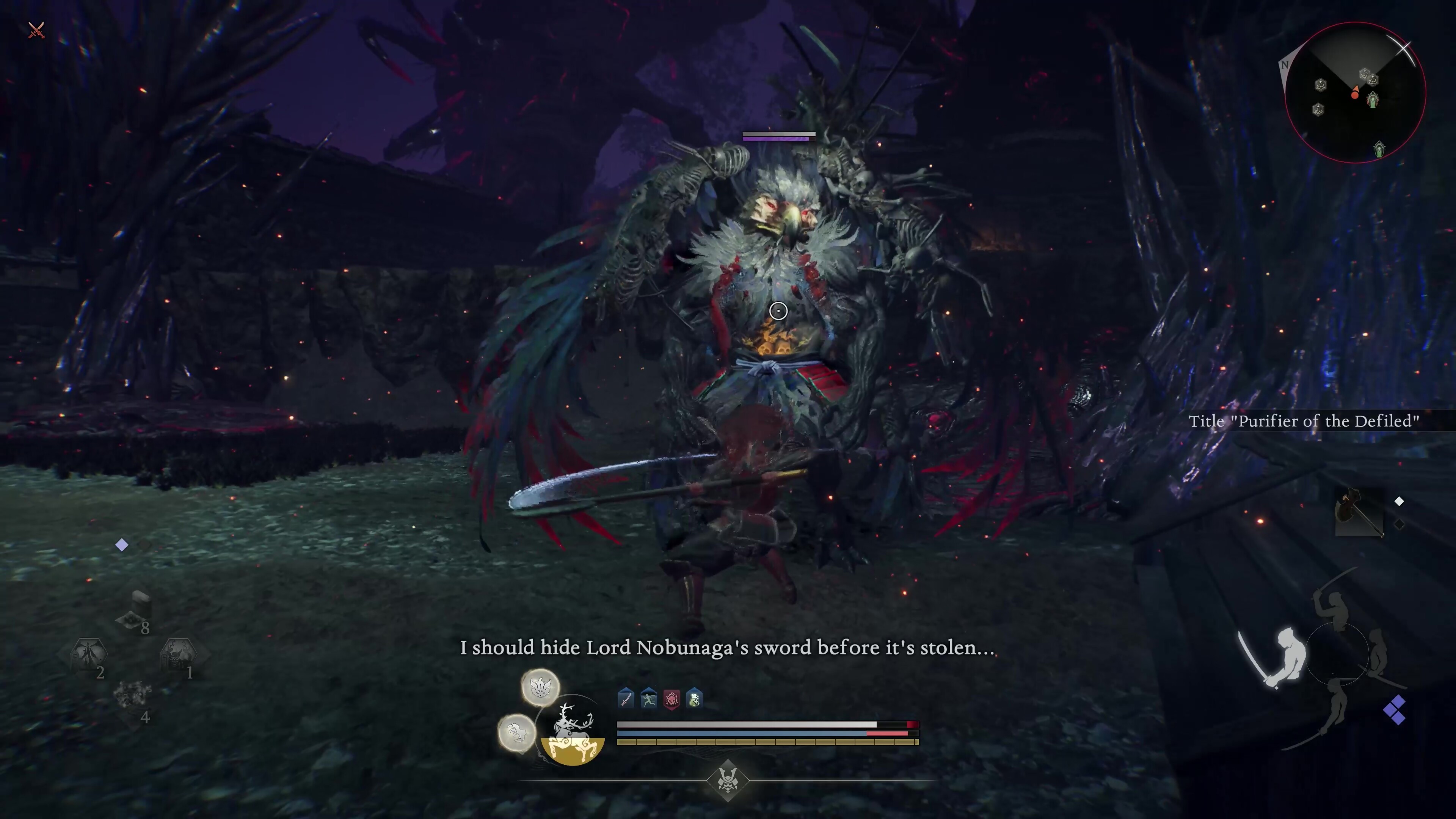The height and width of the screenshot is (819, 1456).
Task: Inspect the sword attack buff icon
Action: tap(626, 698)
